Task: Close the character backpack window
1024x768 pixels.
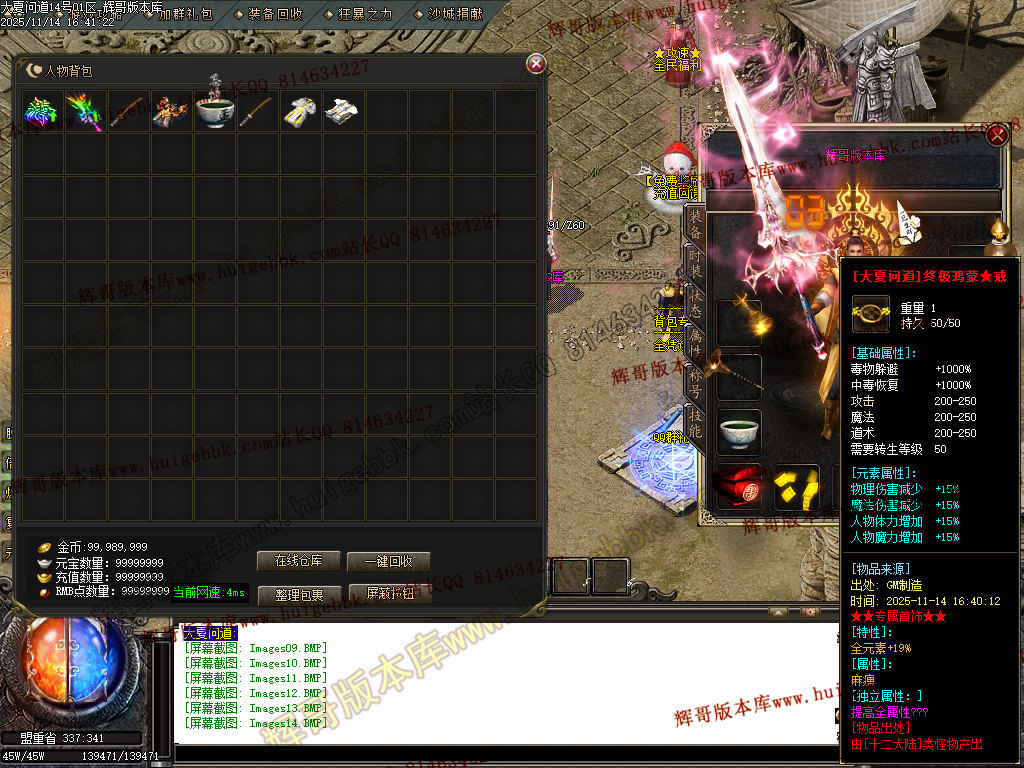Action: coord(536,64)
